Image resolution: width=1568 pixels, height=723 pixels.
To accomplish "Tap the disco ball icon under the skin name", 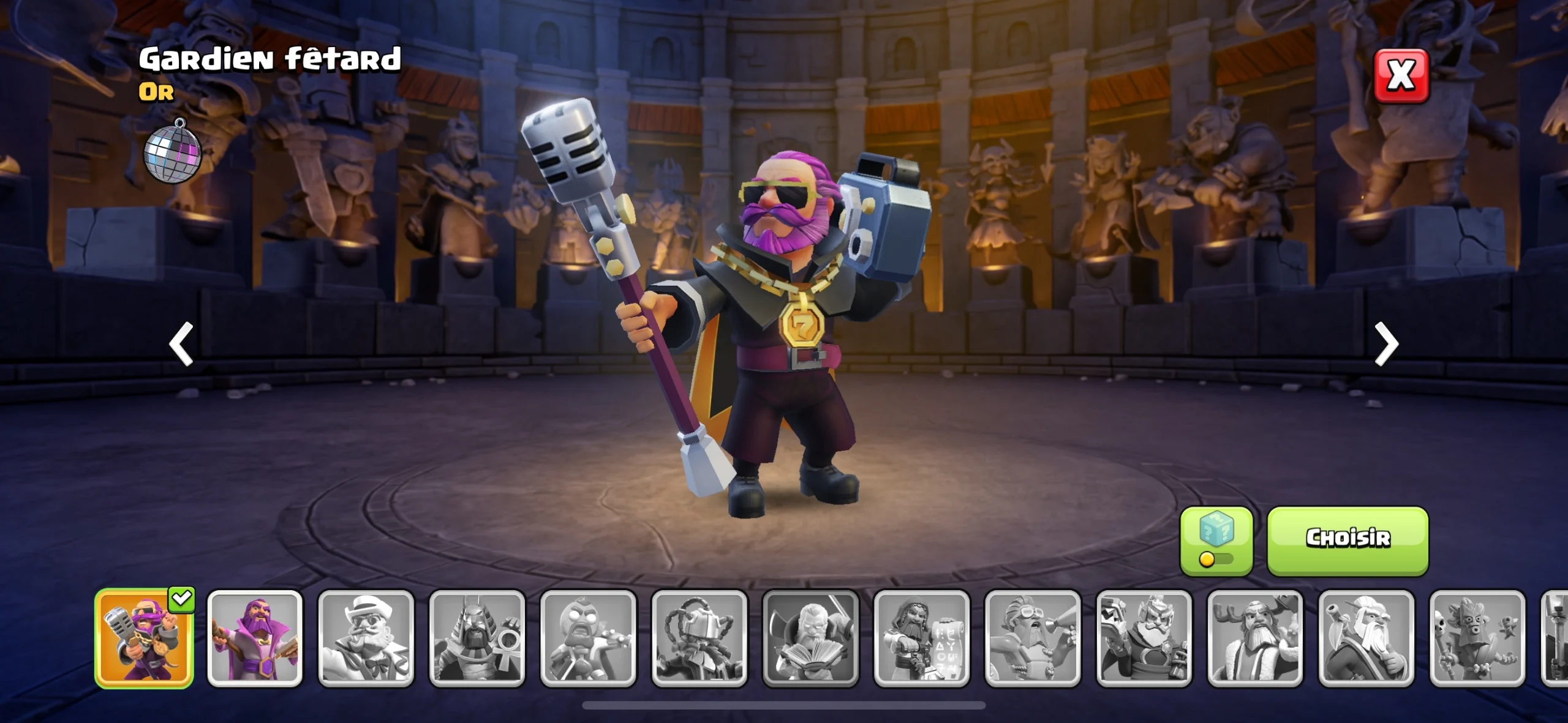I will pyautogui.click(x=173, y=152).
